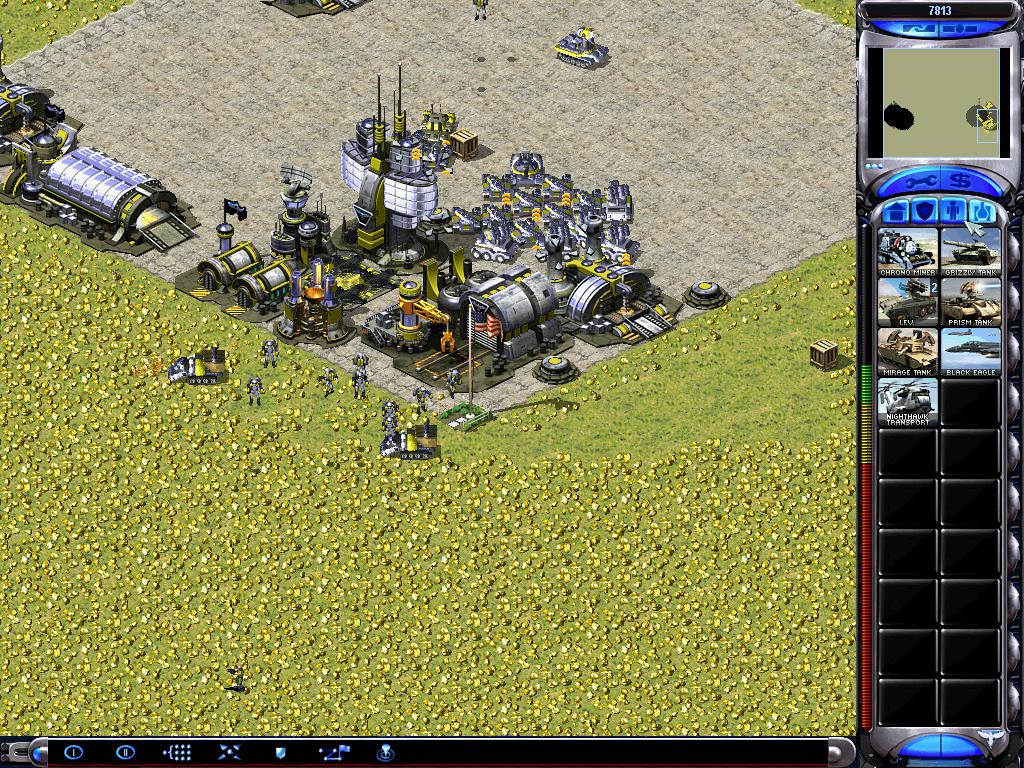Toggle the flag waypoint planning button

(333, 752)
